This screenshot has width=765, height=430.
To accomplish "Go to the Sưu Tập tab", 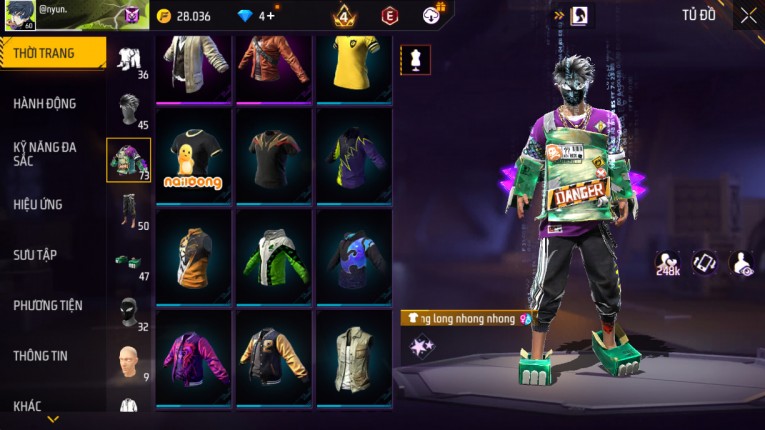I will coord(35,254).
